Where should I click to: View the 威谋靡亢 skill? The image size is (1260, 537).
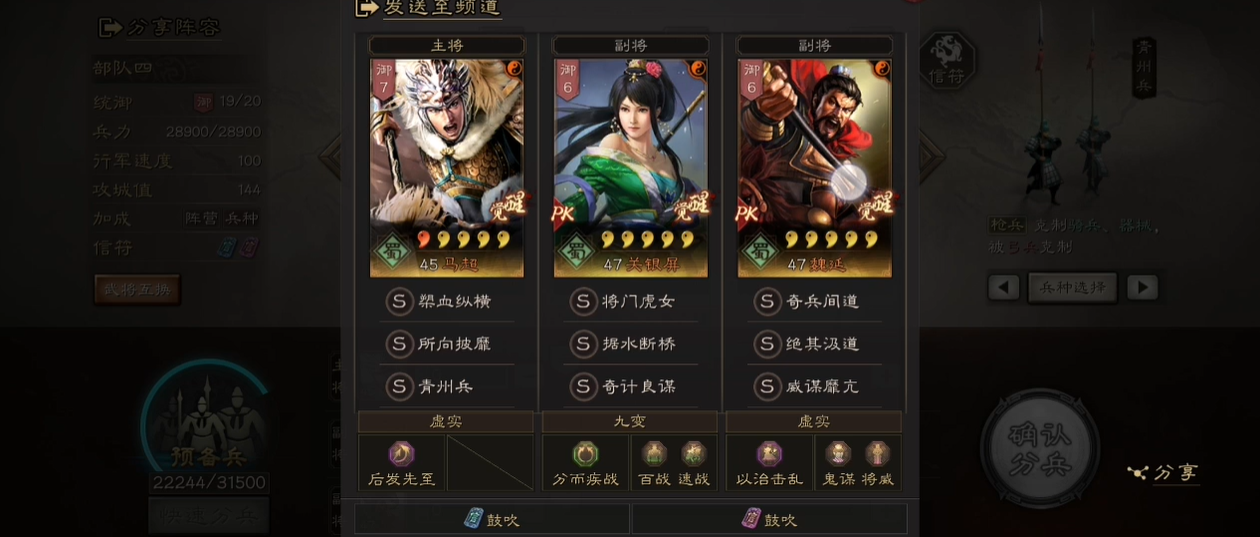(814, 386)
